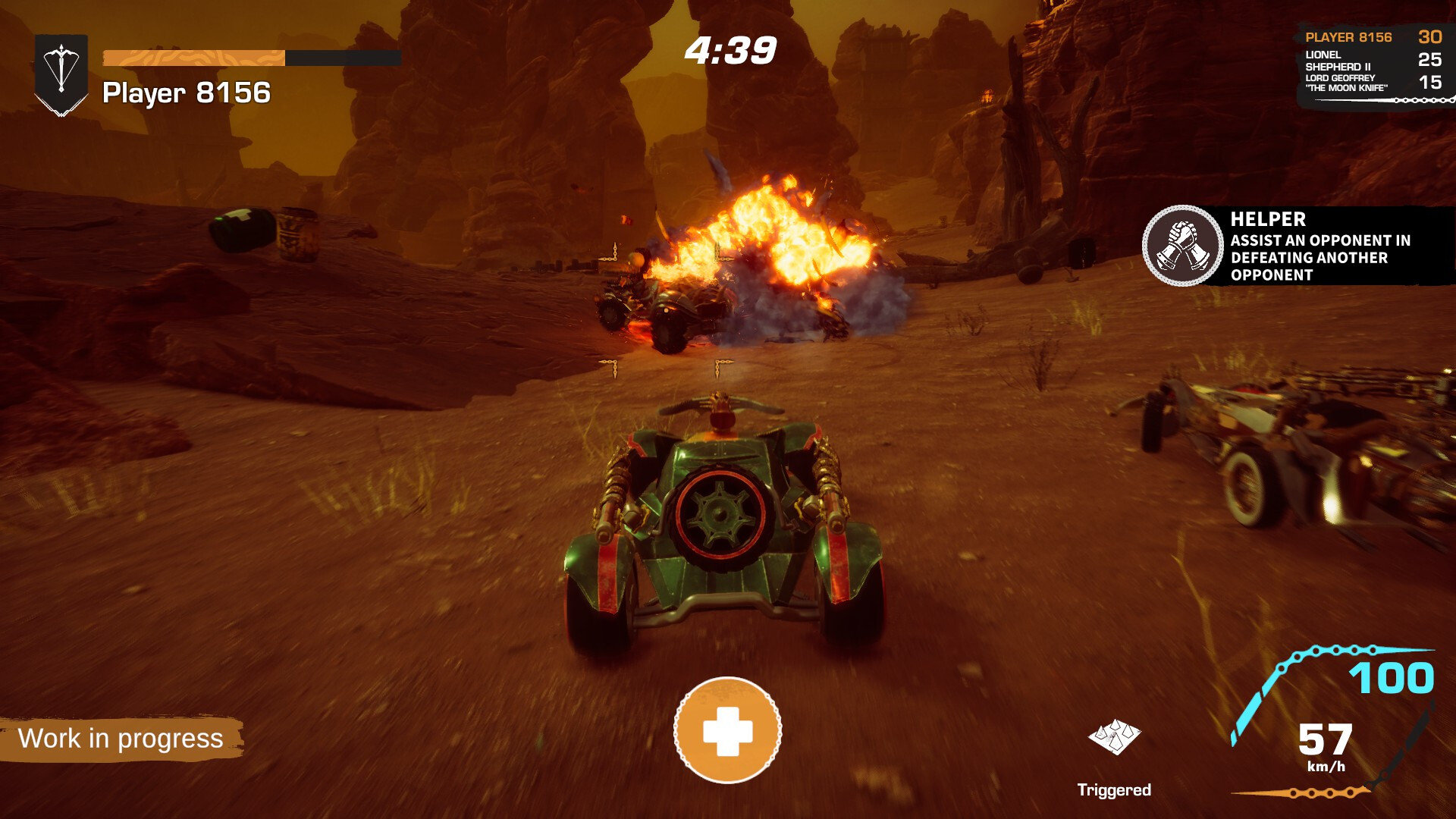Viewport: 1456px width, 819px height.
Task: Click the orange health bar
Action: (x=193, y=55)
